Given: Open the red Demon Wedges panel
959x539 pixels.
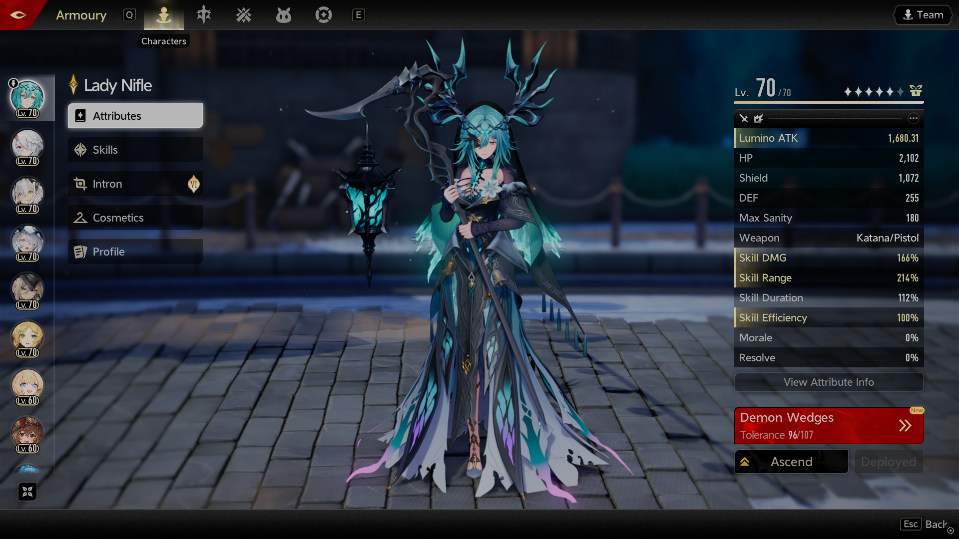Looking at the screenshot, I should coord(828,425).
